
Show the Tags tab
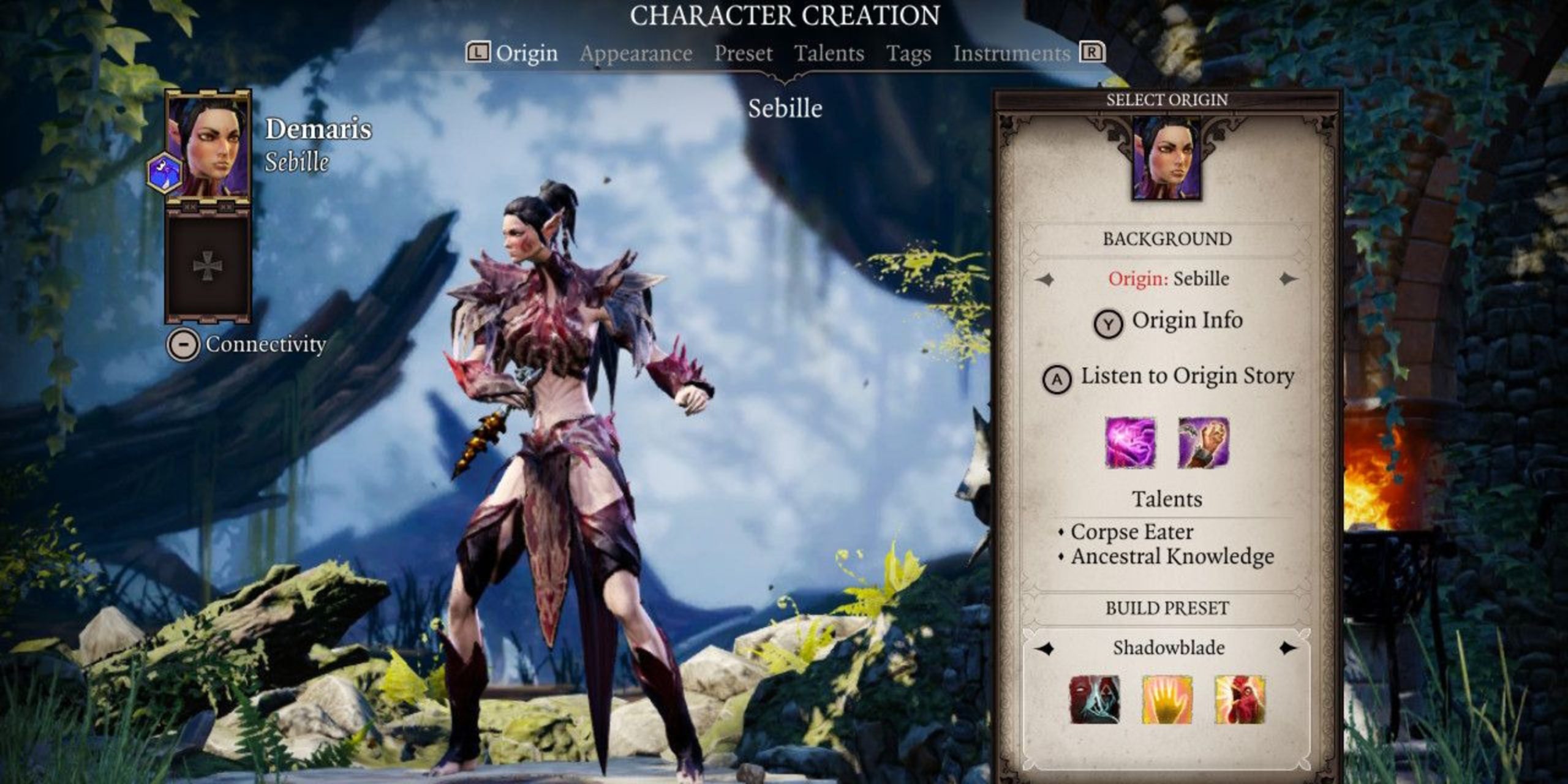tap(908, 54)
